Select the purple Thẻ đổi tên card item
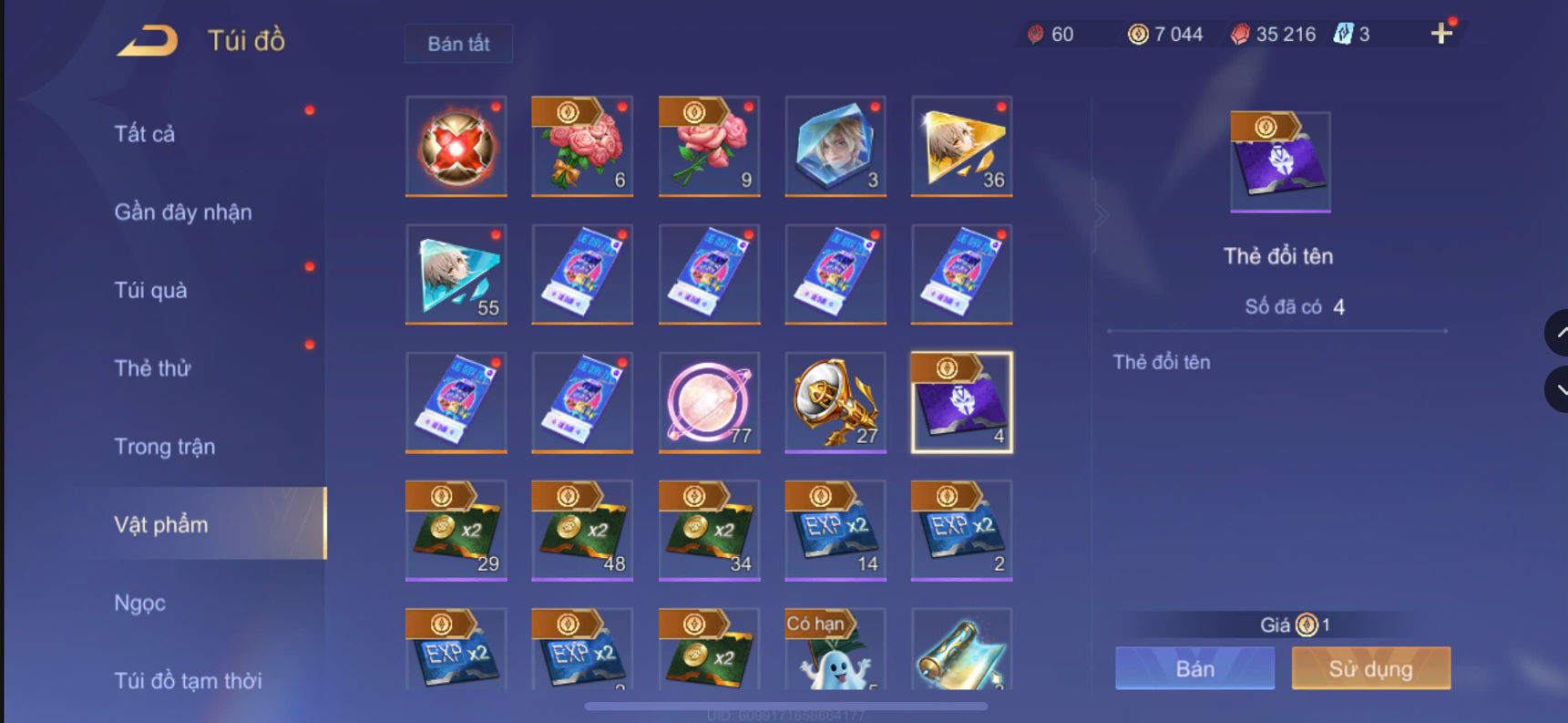 tap(961, 403)
